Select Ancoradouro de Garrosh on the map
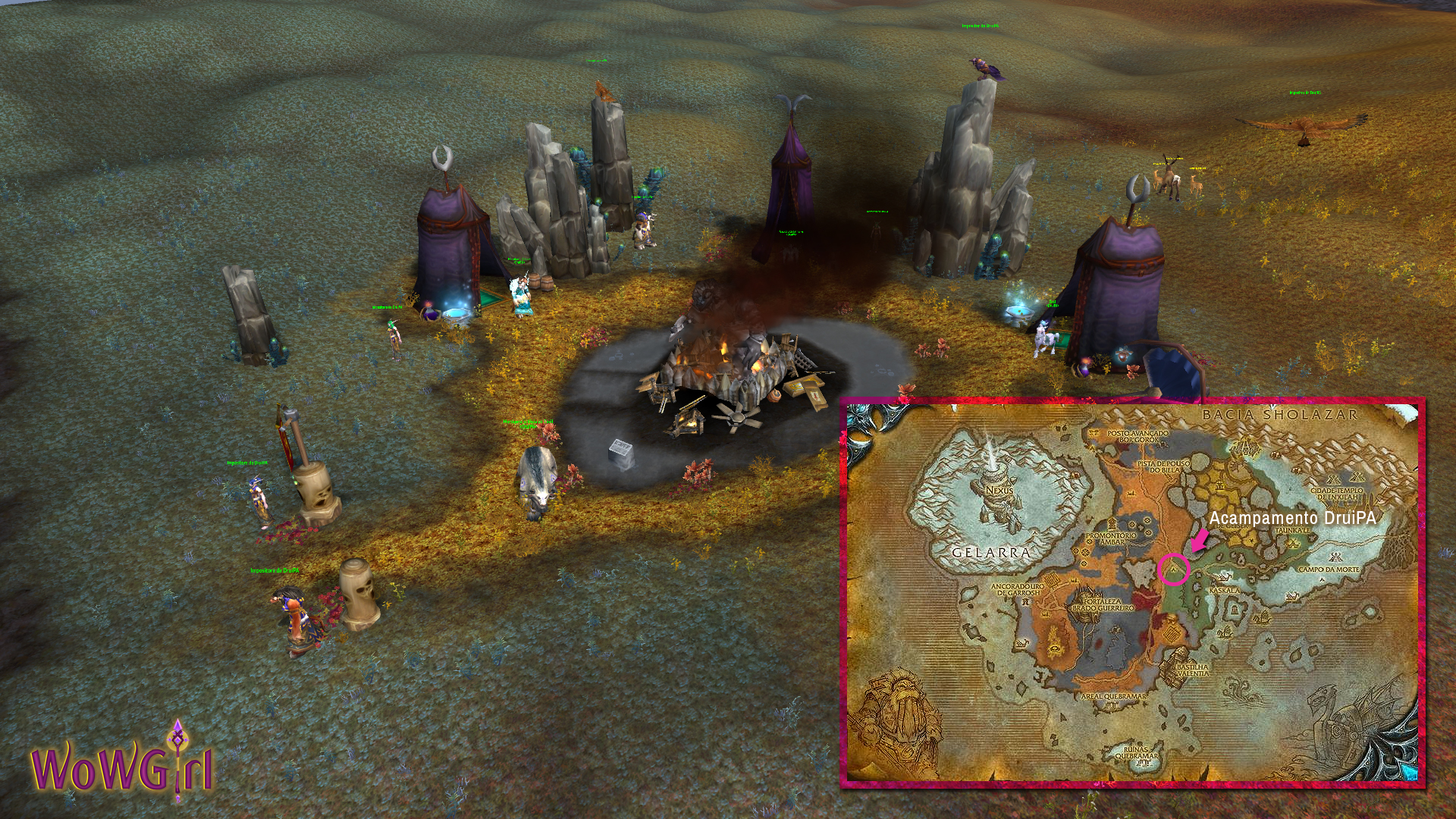The image size is (1456, 819). tap(1018, 589)
